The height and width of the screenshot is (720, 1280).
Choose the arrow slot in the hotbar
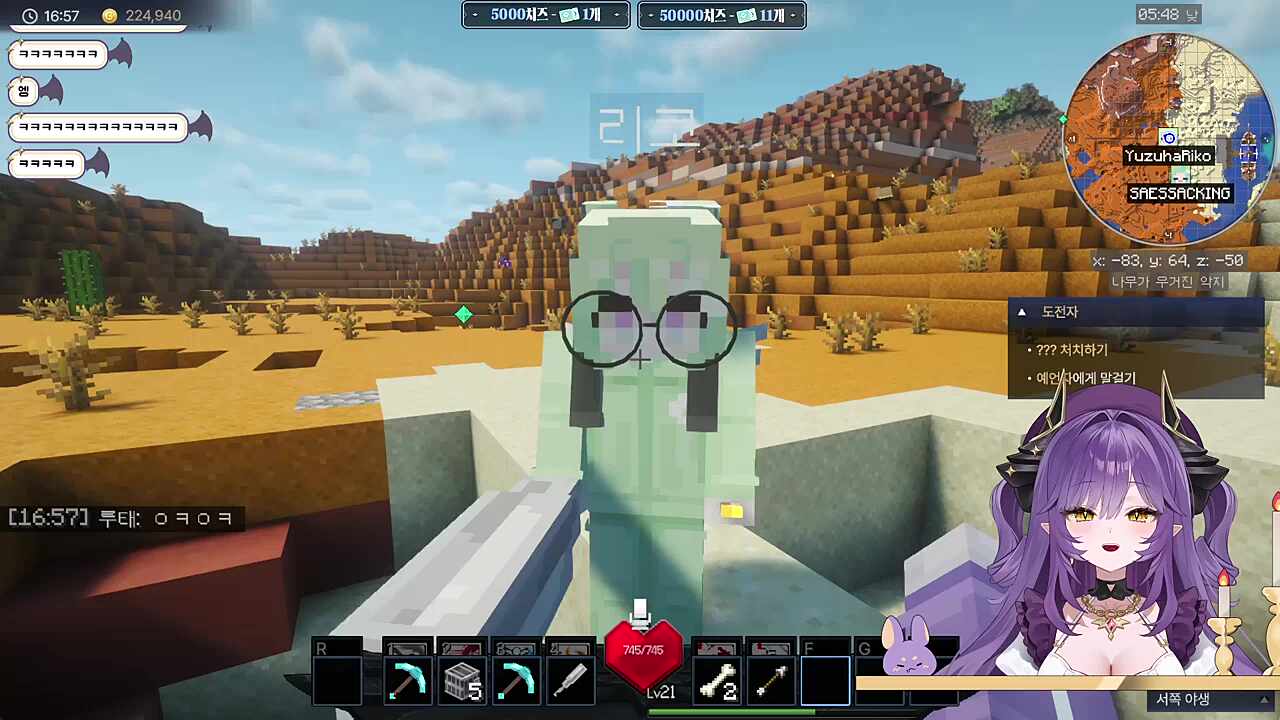(771, 681)
